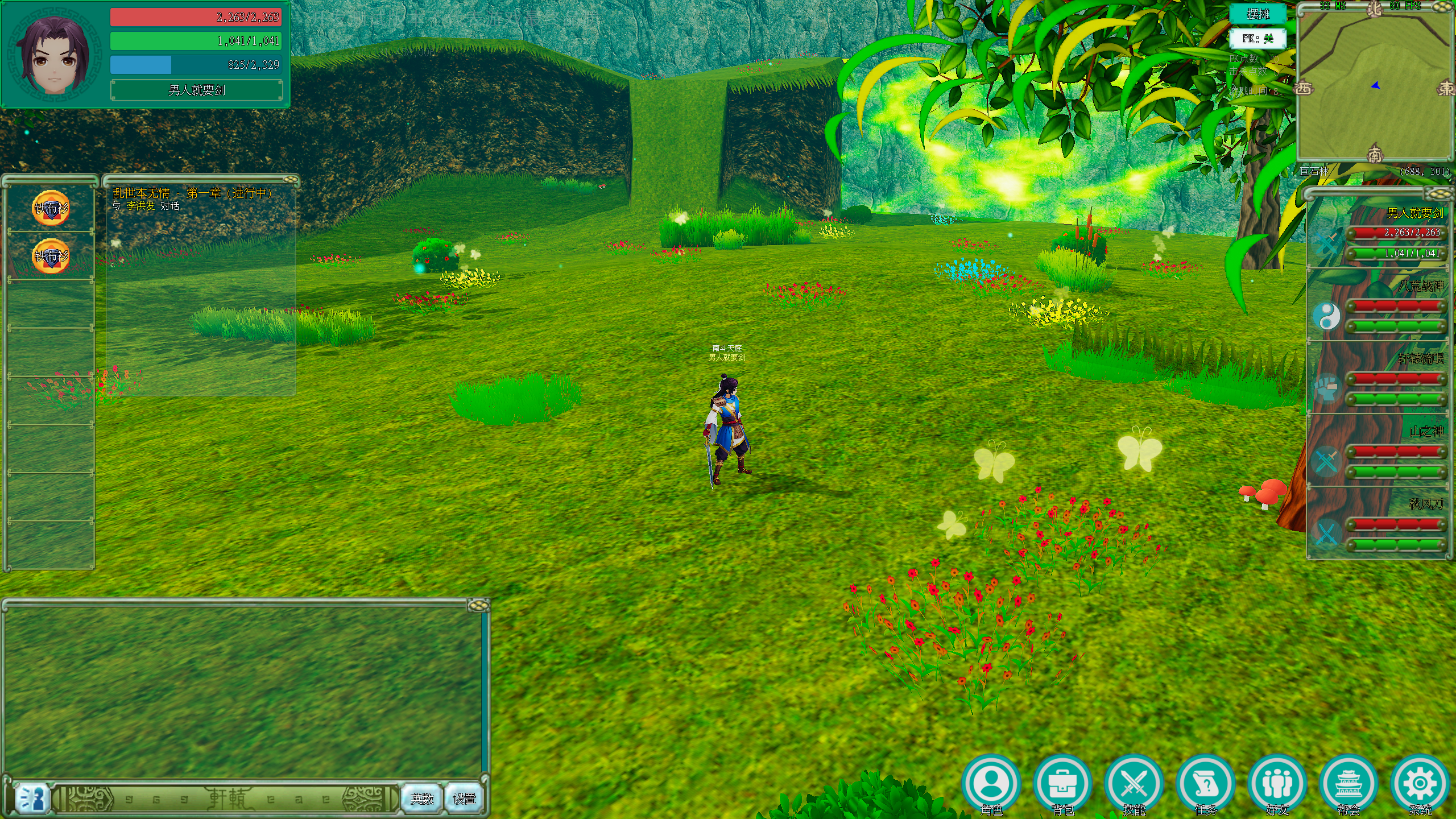
Task: Open the 系统 system menu
Action: [x=1420, y=785]
